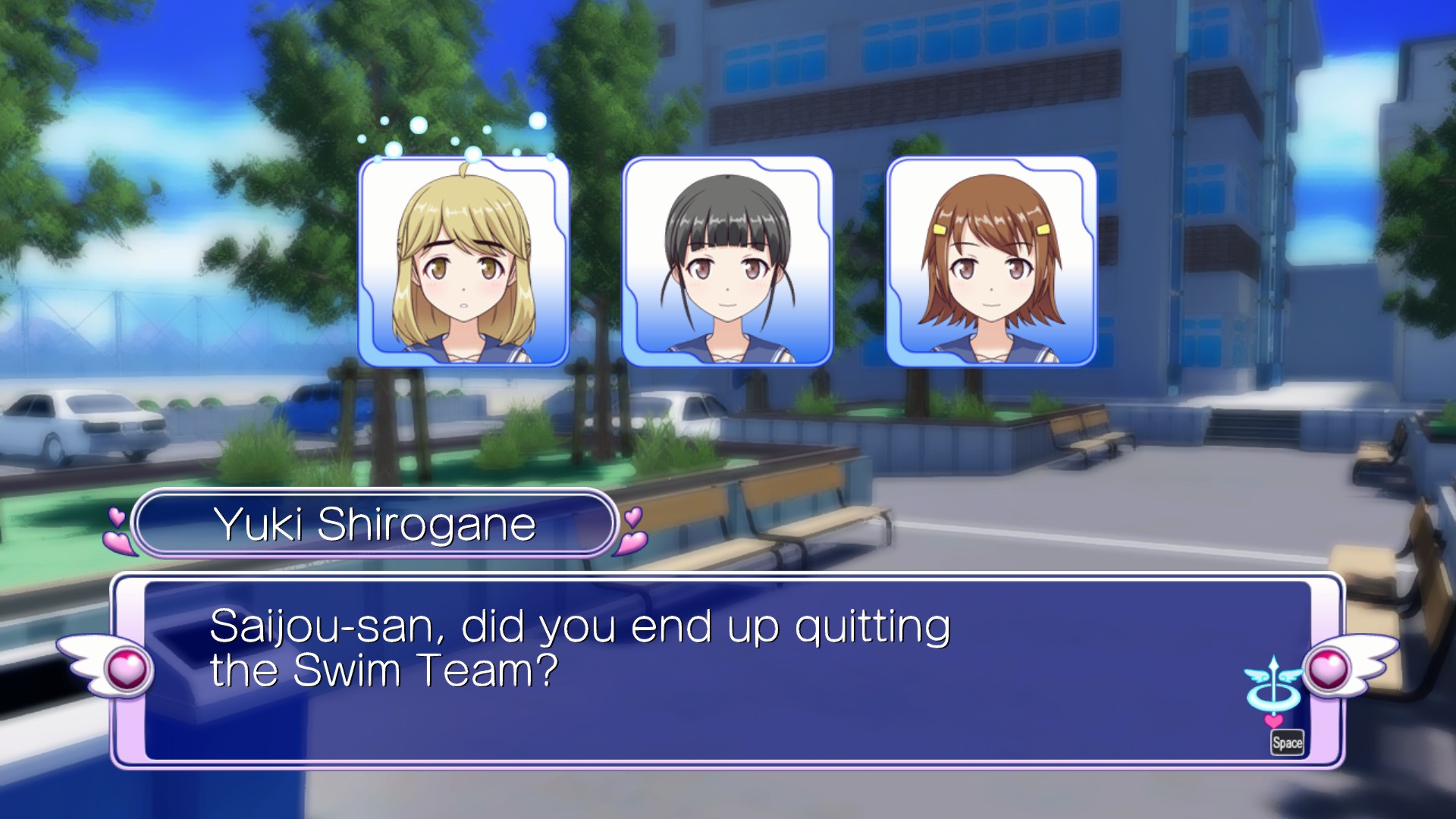
Task: Select the black-haired girl's portrait
Action: tap(727, 262)
